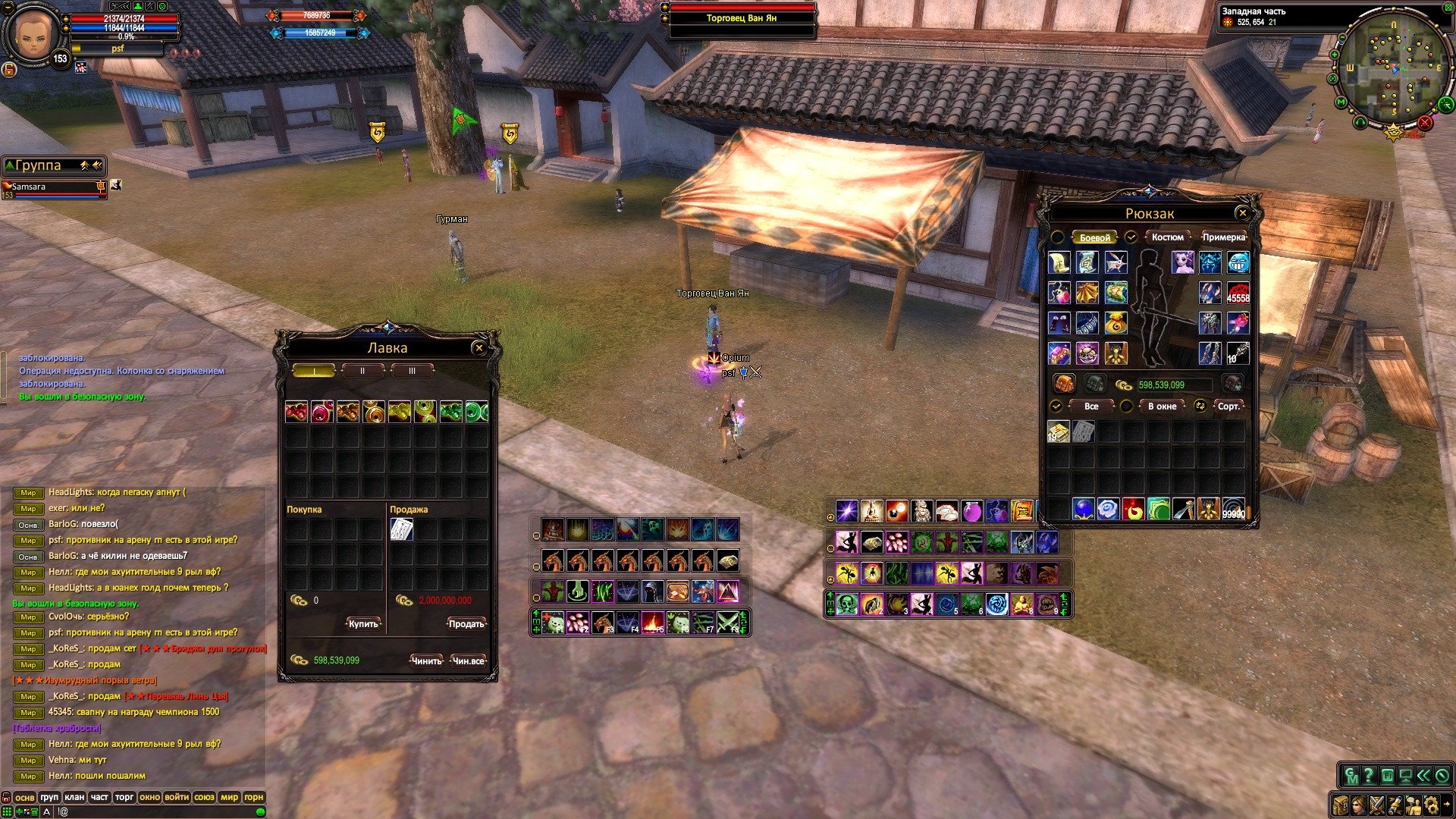1456x819 pixels.
Task: Repair everything with Чин.все
Action: 468,661
